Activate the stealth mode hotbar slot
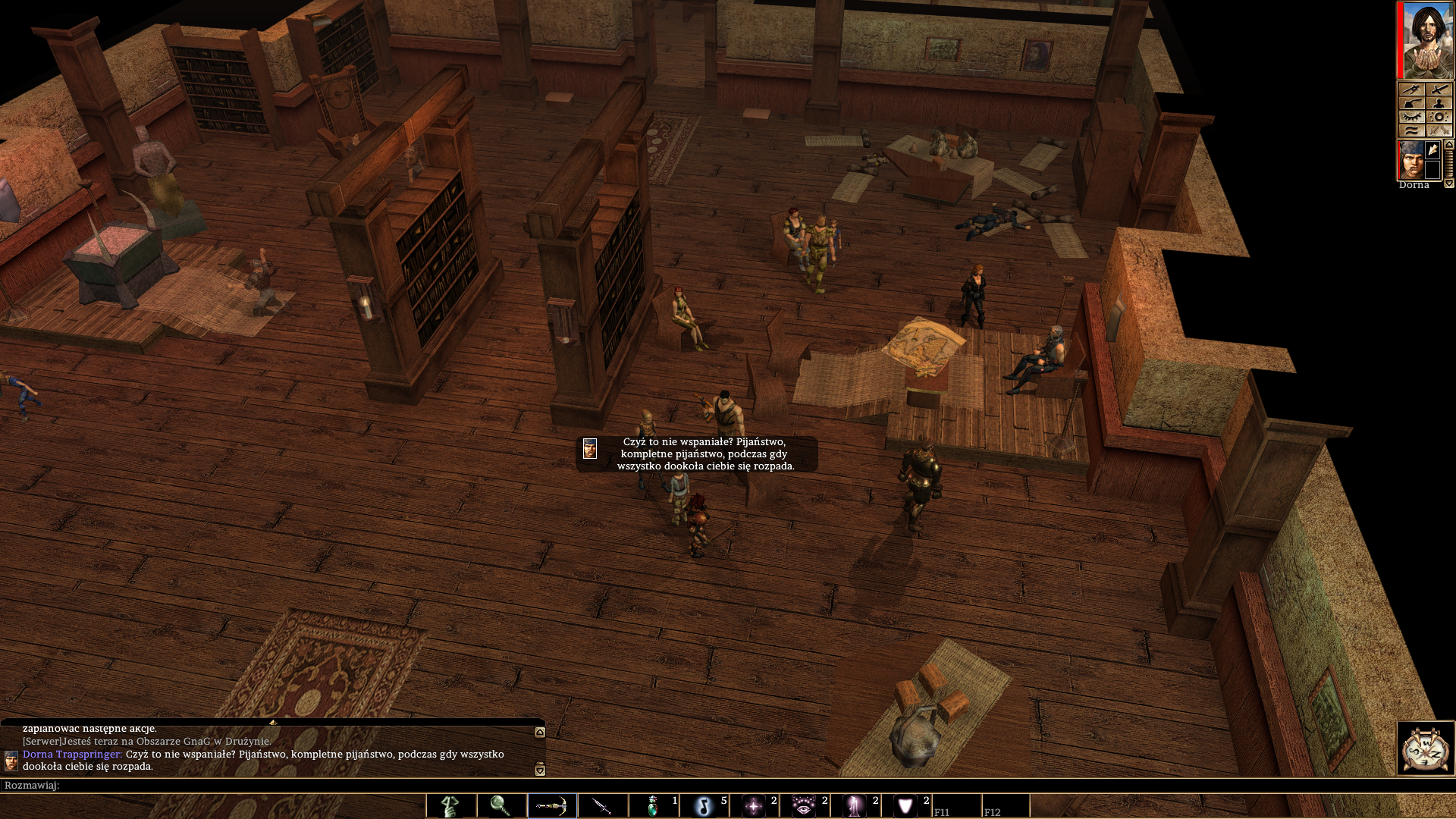The width and height of the screenshot is (1456, 819). 450,805
